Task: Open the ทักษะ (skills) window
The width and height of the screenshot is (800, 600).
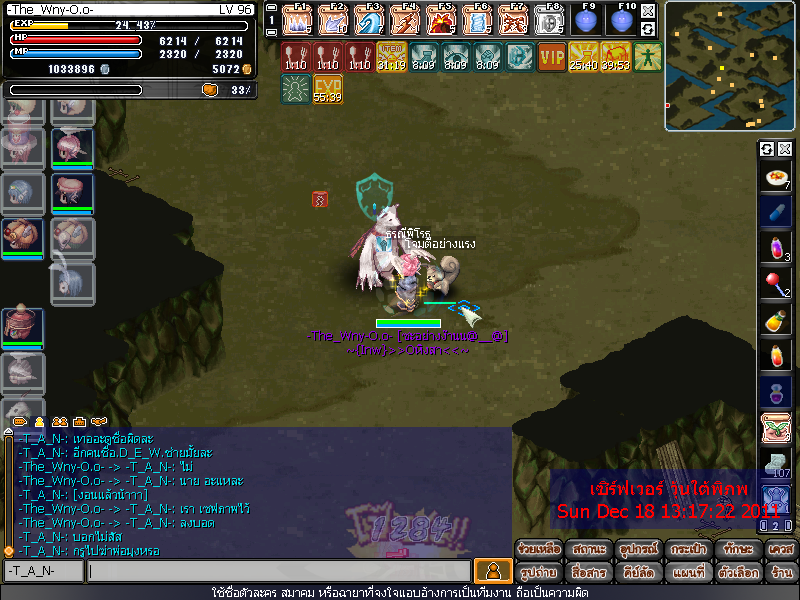Action: pos(736,549)
